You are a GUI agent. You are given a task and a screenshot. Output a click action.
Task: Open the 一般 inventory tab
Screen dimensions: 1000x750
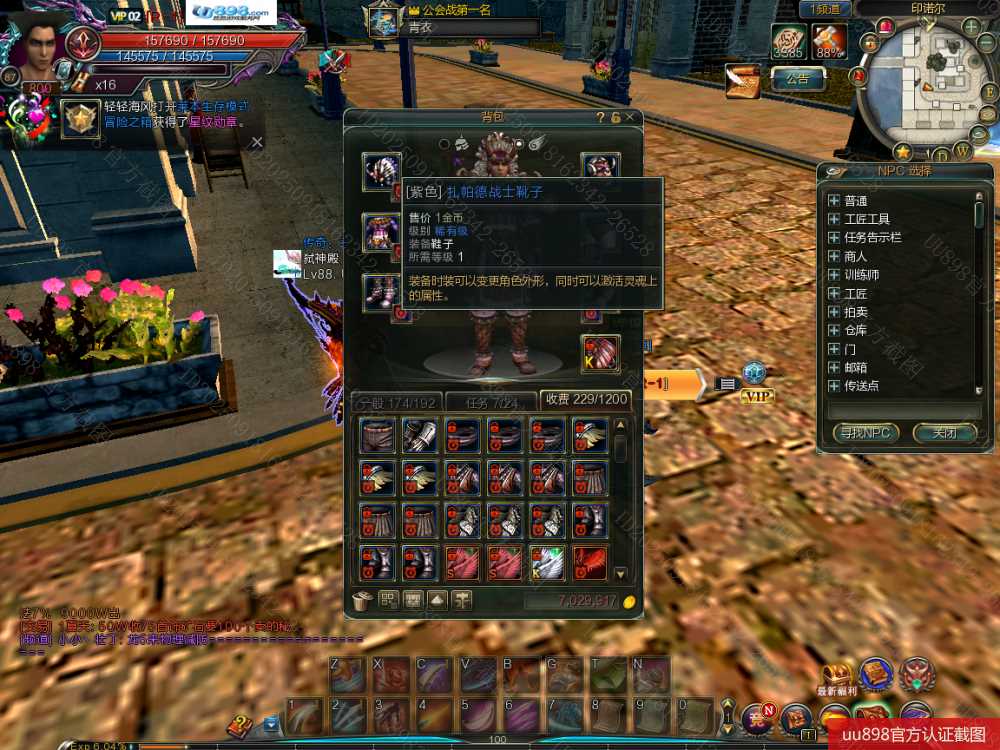click(x=397, y=401)
